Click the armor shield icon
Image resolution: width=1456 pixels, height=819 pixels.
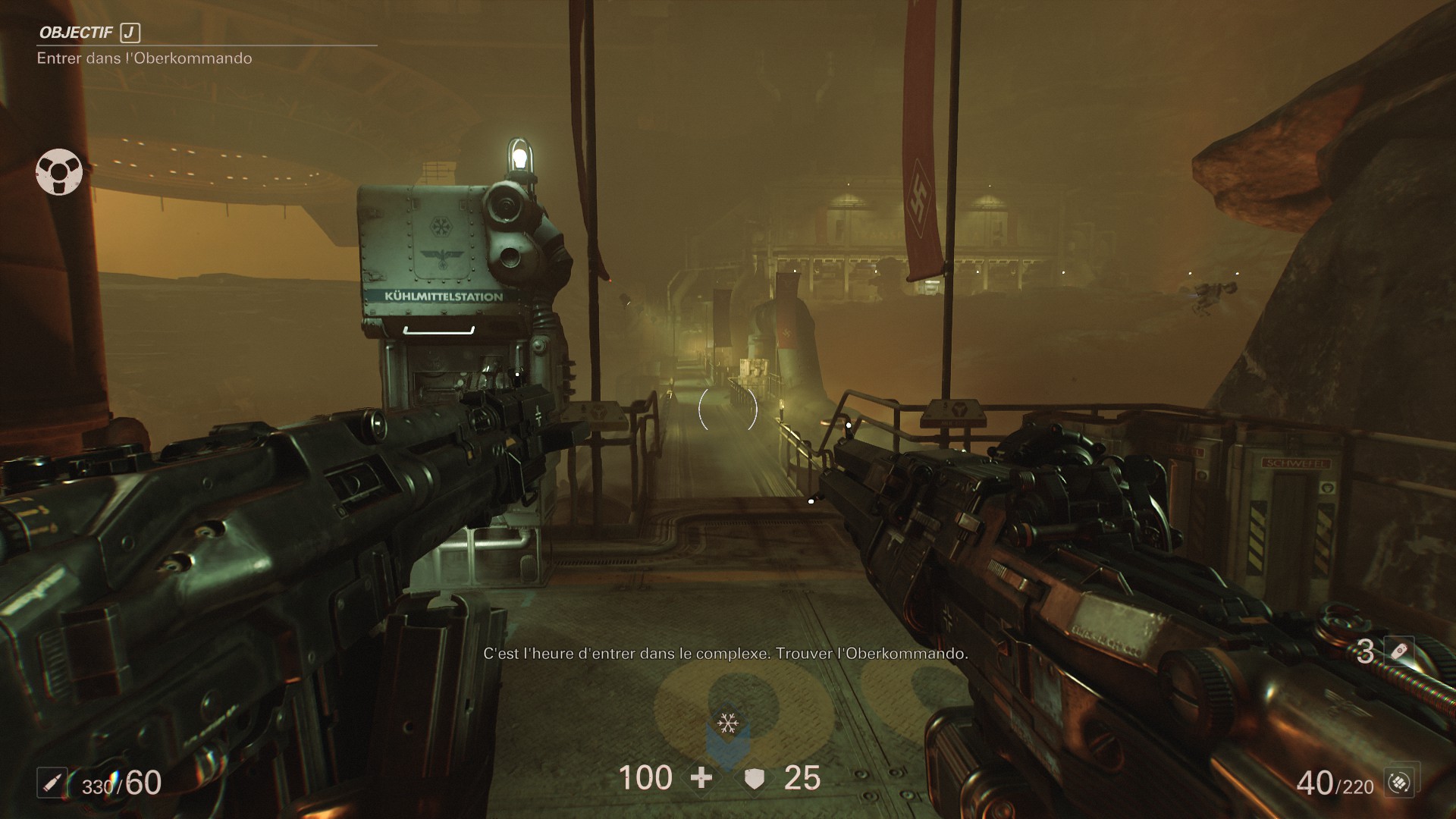[754, 779]
